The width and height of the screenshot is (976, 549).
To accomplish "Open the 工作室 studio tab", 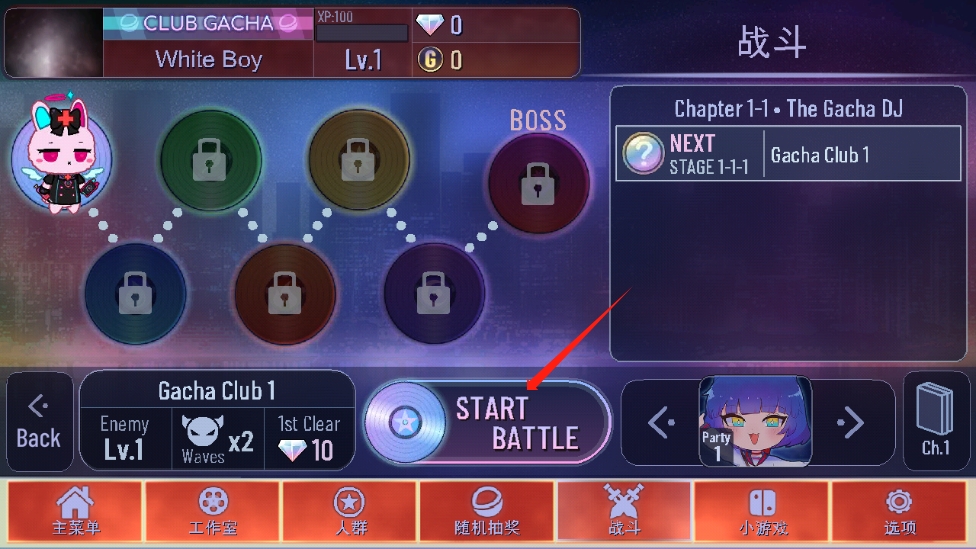I will coord(212,512).
